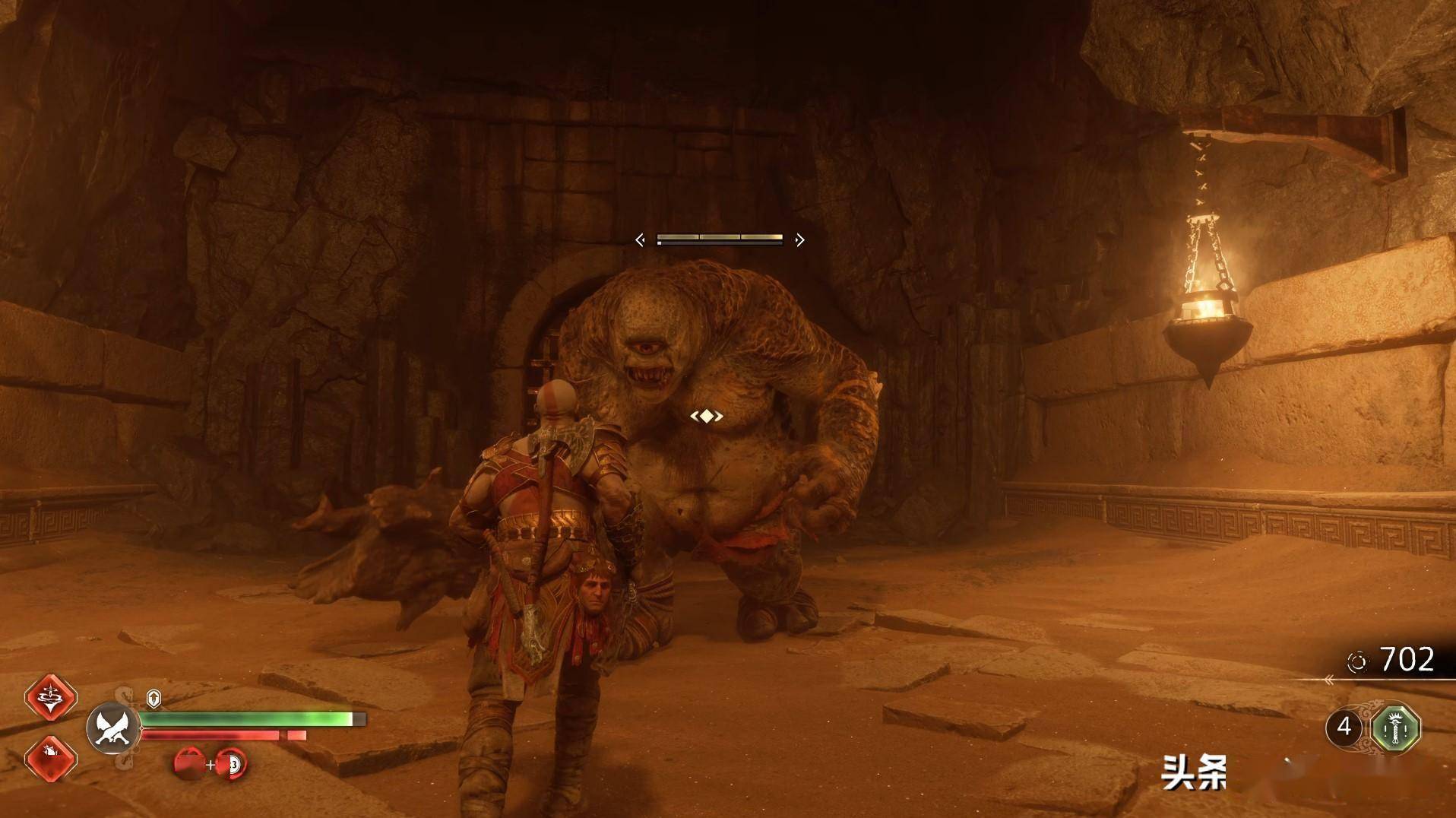Viewport: 1456px width, 818px height.
Task: Trigger the lower red diamond runic attack
Action: [x=51, y=757]
